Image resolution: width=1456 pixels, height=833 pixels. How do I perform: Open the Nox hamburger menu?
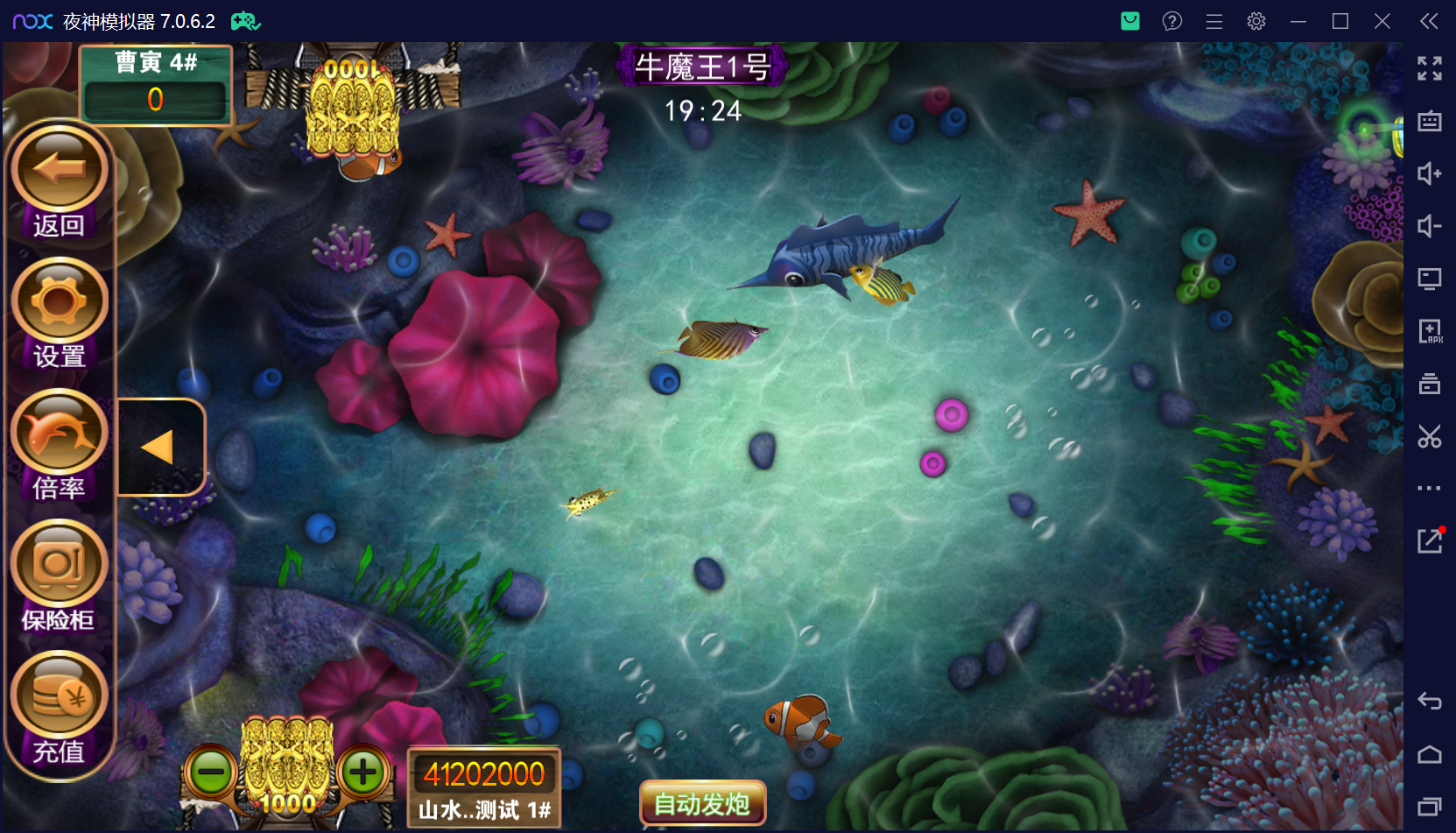[1213, 21]
